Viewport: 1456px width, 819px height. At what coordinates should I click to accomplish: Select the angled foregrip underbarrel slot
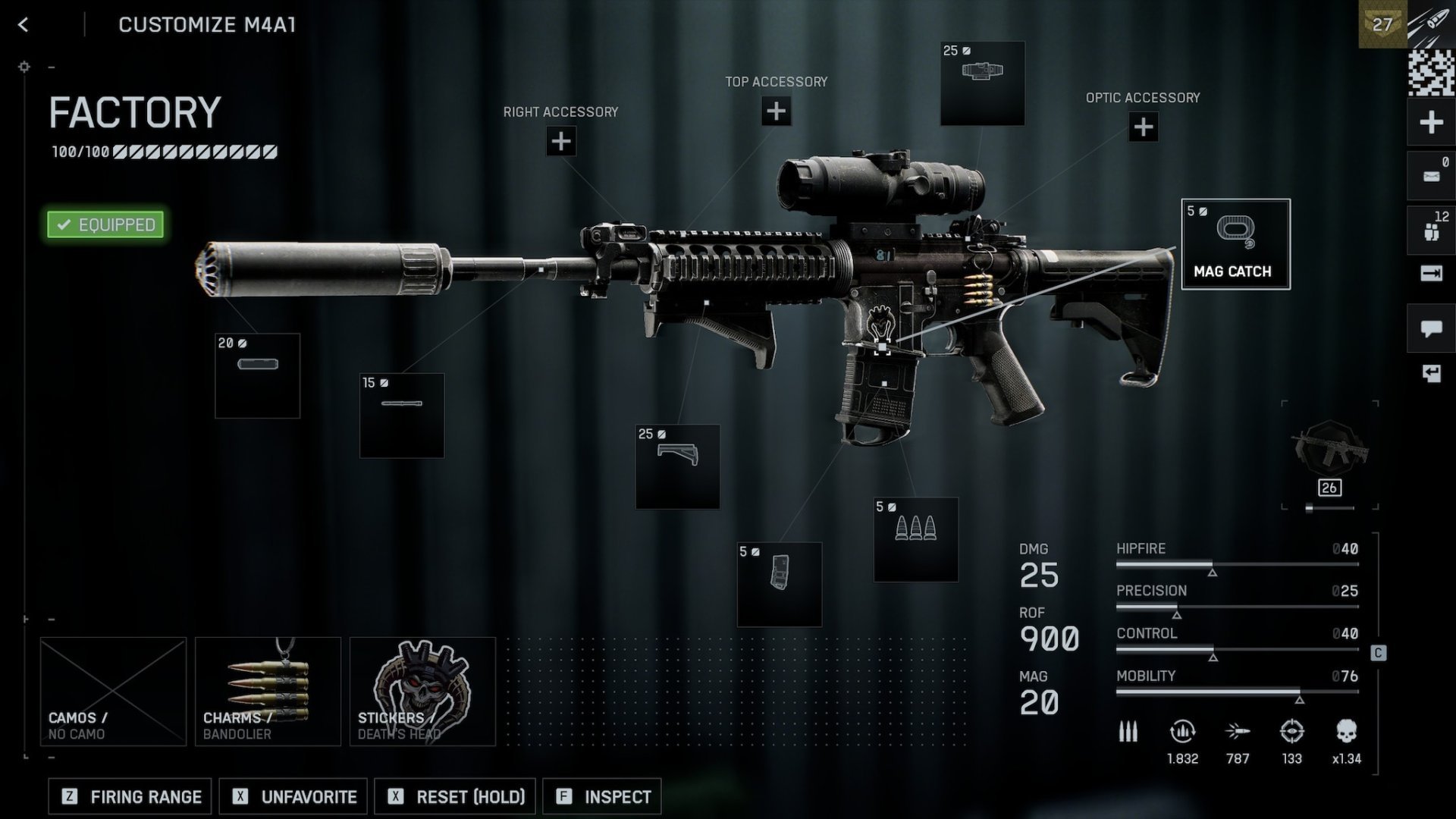(x=677, y=466)
